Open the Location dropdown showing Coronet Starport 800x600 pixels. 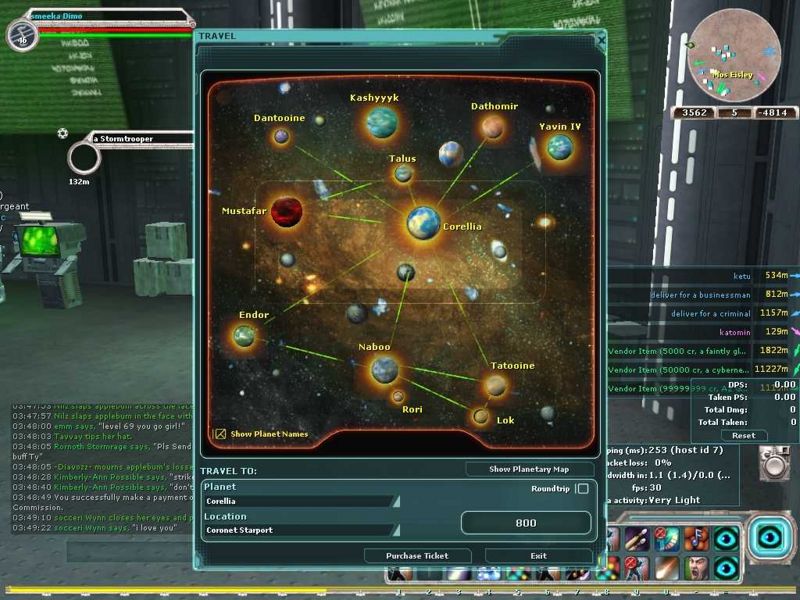click(x=301, y=530)
